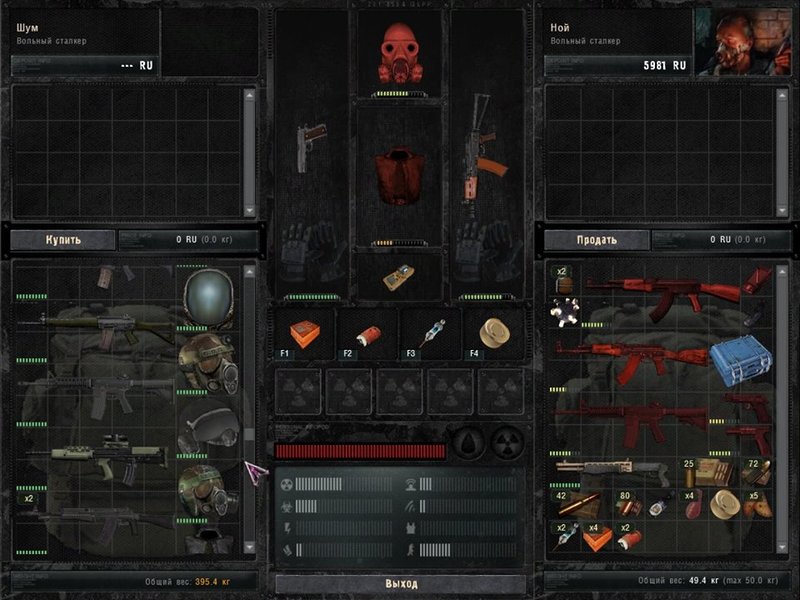Screen dimensions: 800x600
Task: Select the F3 quick slot syringe
Action: coord(430,333)
